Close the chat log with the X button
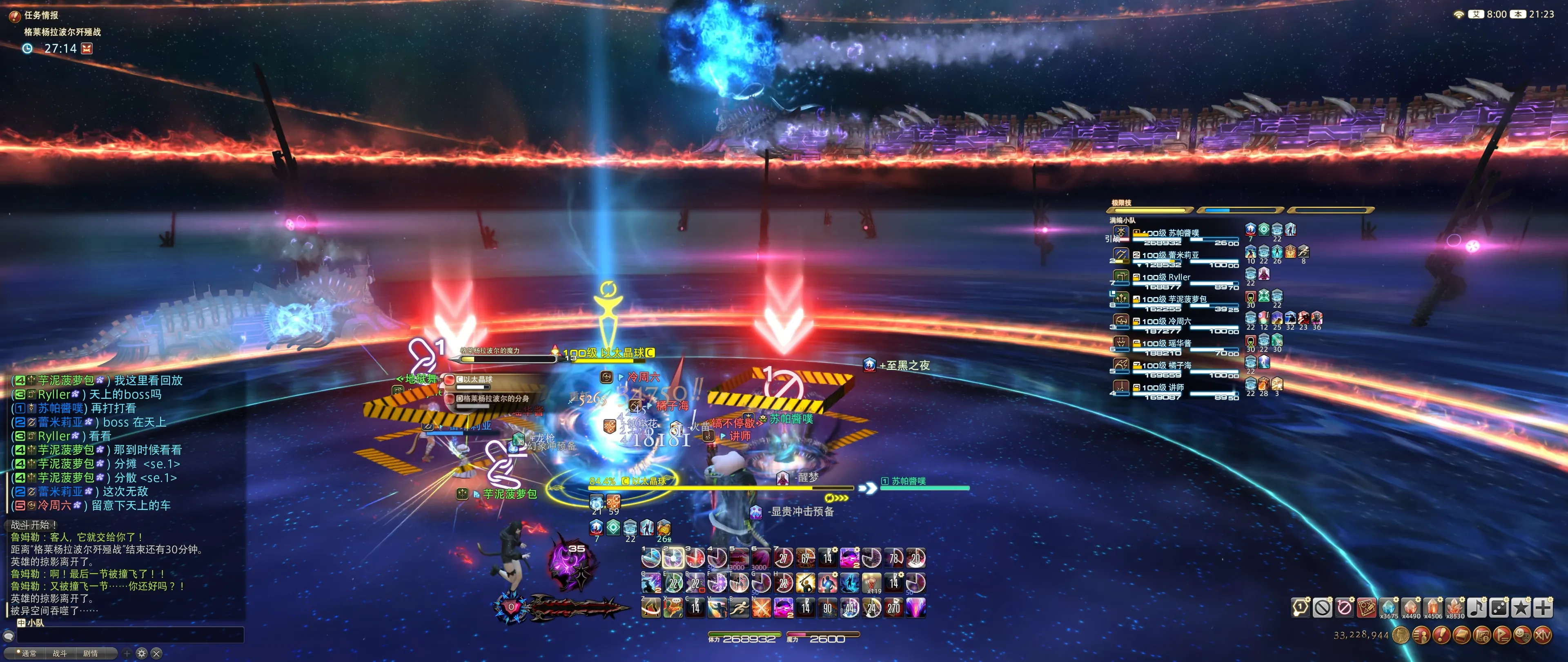Viewport: 1568px width, 662px height. (156, 653)
